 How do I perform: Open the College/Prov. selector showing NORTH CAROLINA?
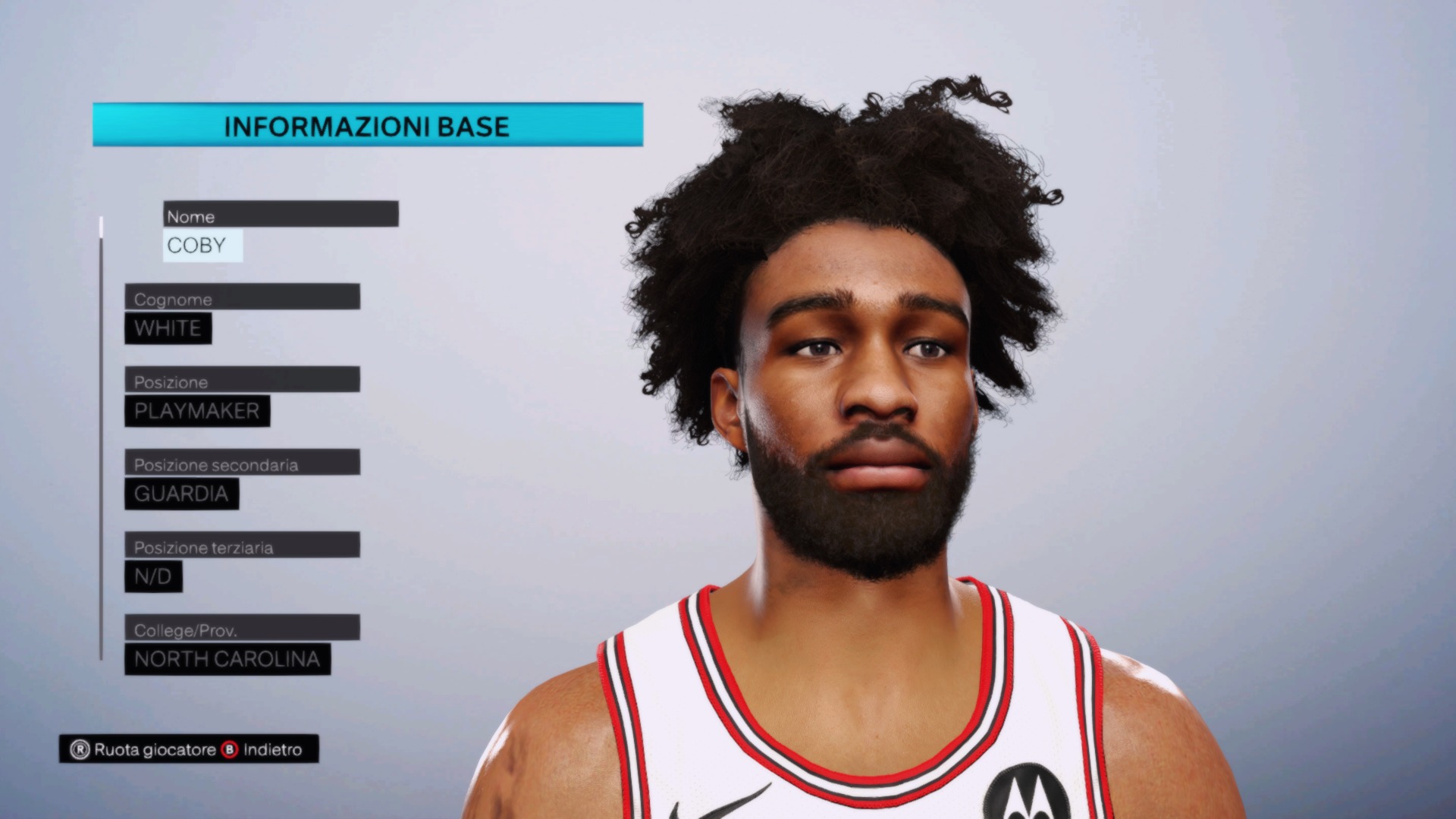coord(226,659)
